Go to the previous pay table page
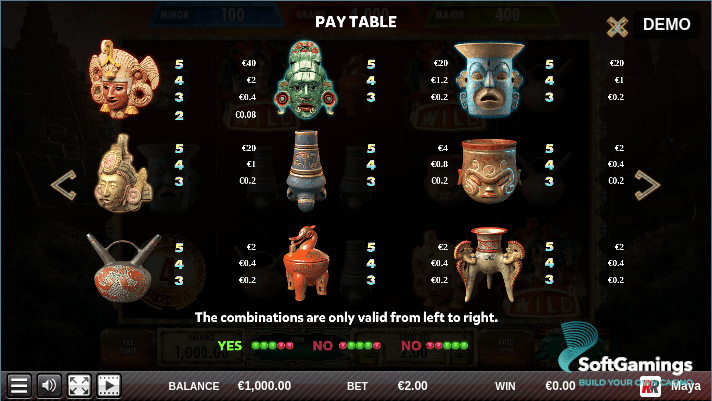This screenshot has height=401, width=712. (64, 184)
